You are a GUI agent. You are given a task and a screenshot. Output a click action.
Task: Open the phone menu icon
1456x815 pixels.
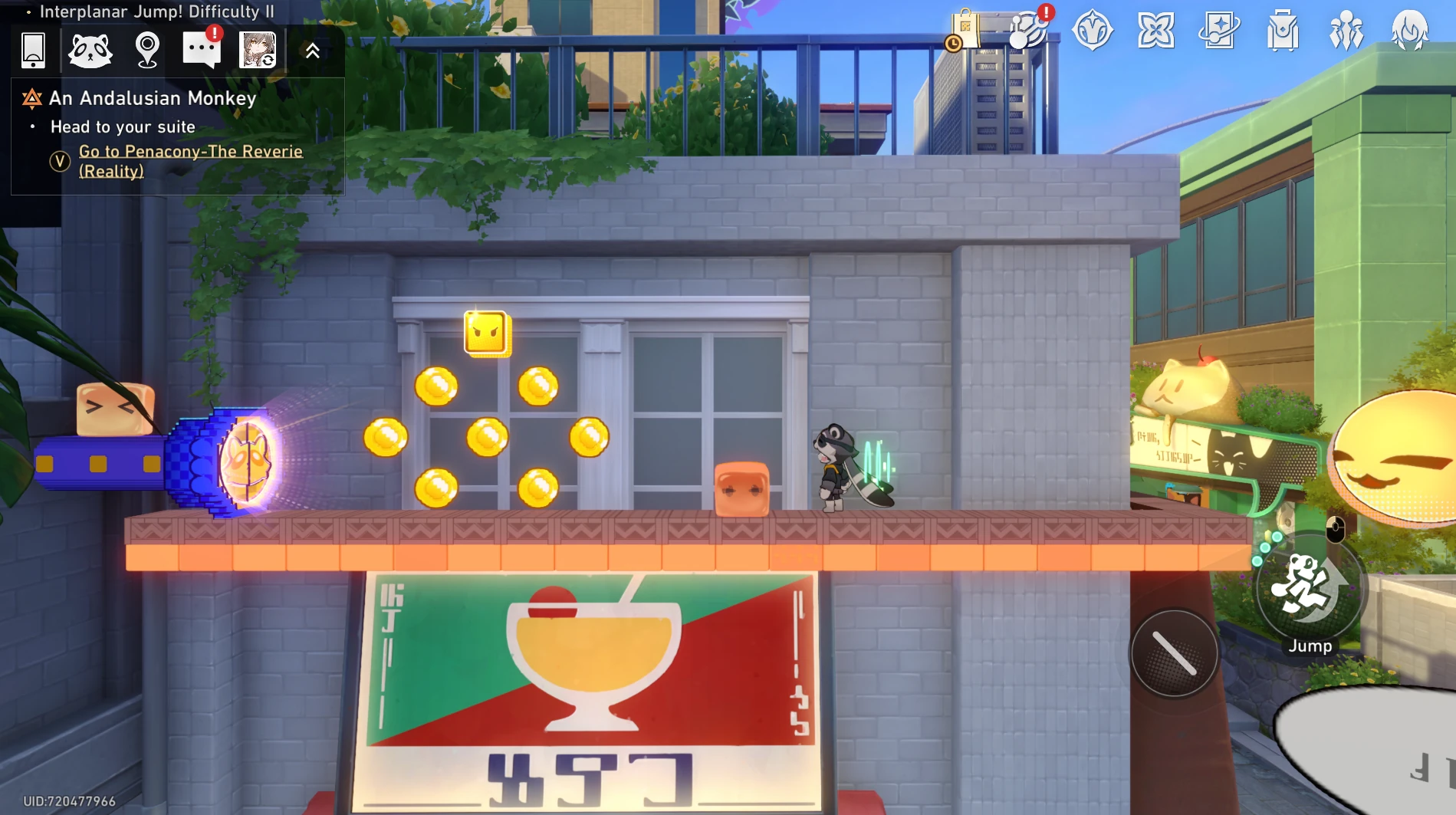(33, 51)
